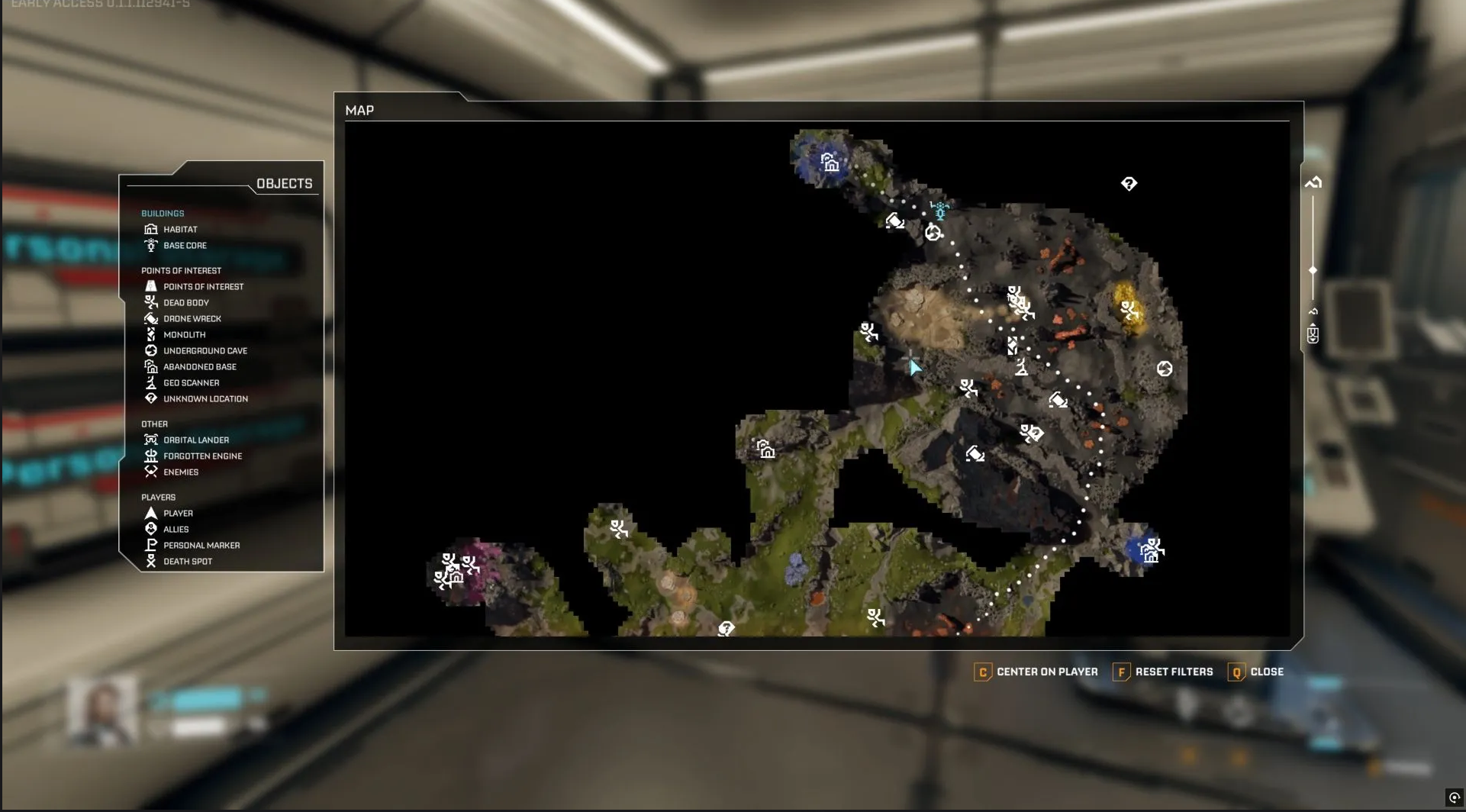Toggle the Forgotten Engine filter
Viewport: 1466px width, 812px height.
(202, 456)
